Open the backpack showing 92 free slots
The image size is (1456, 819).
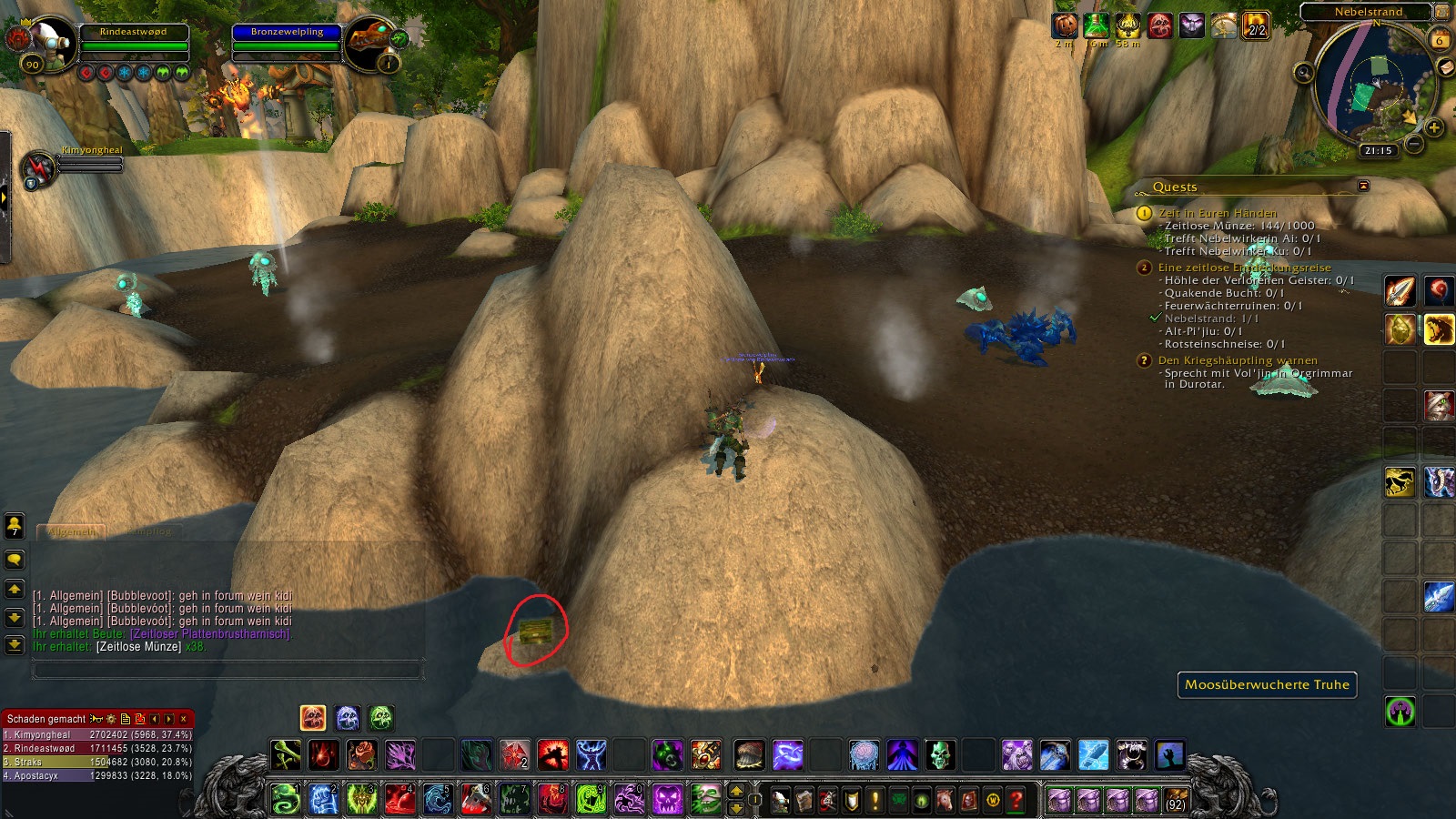click(1176, 800)
